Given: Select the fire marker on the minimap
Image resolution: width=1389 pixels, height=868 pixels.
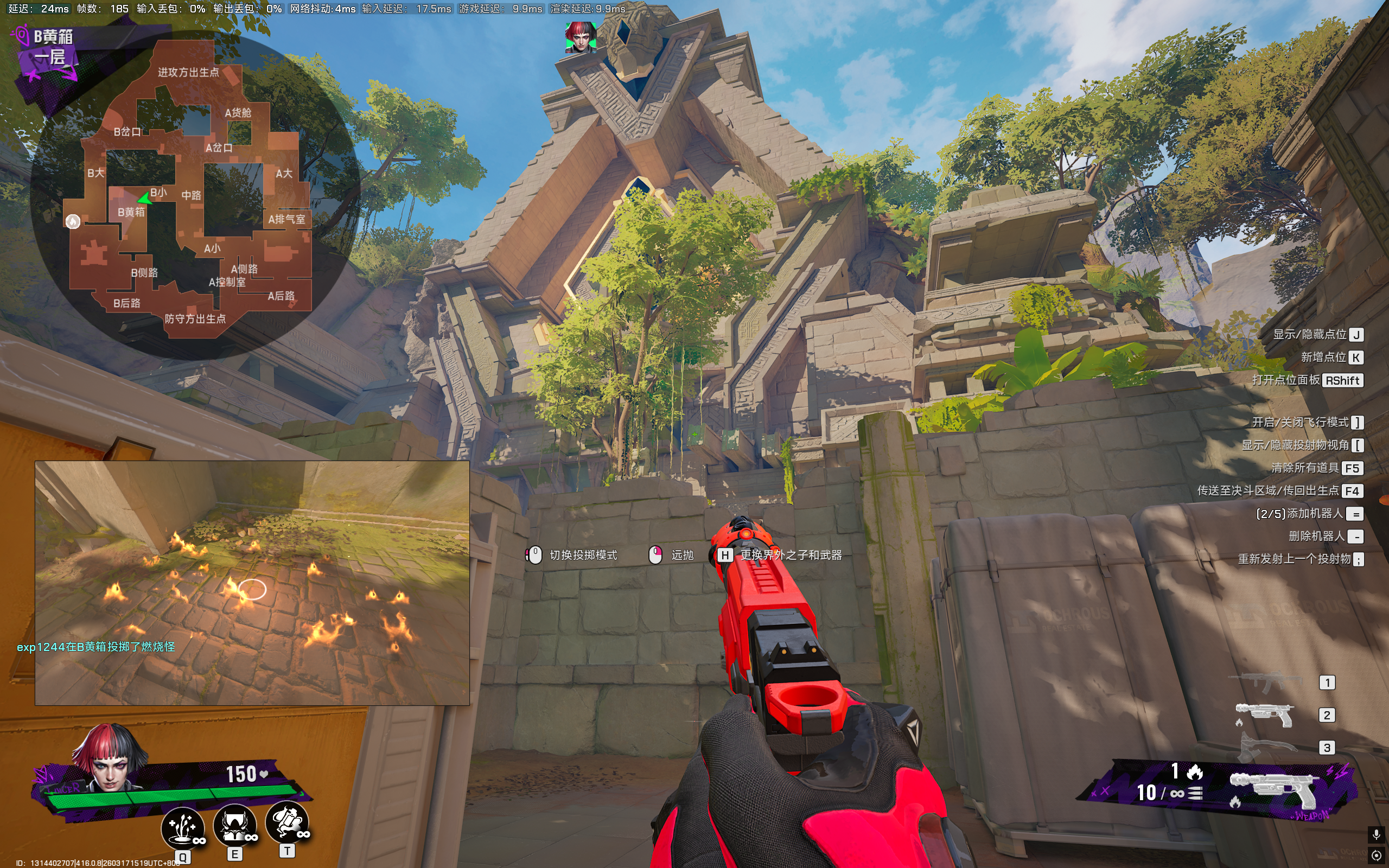Looking at the screenshot, I should (x=73, y=221).
